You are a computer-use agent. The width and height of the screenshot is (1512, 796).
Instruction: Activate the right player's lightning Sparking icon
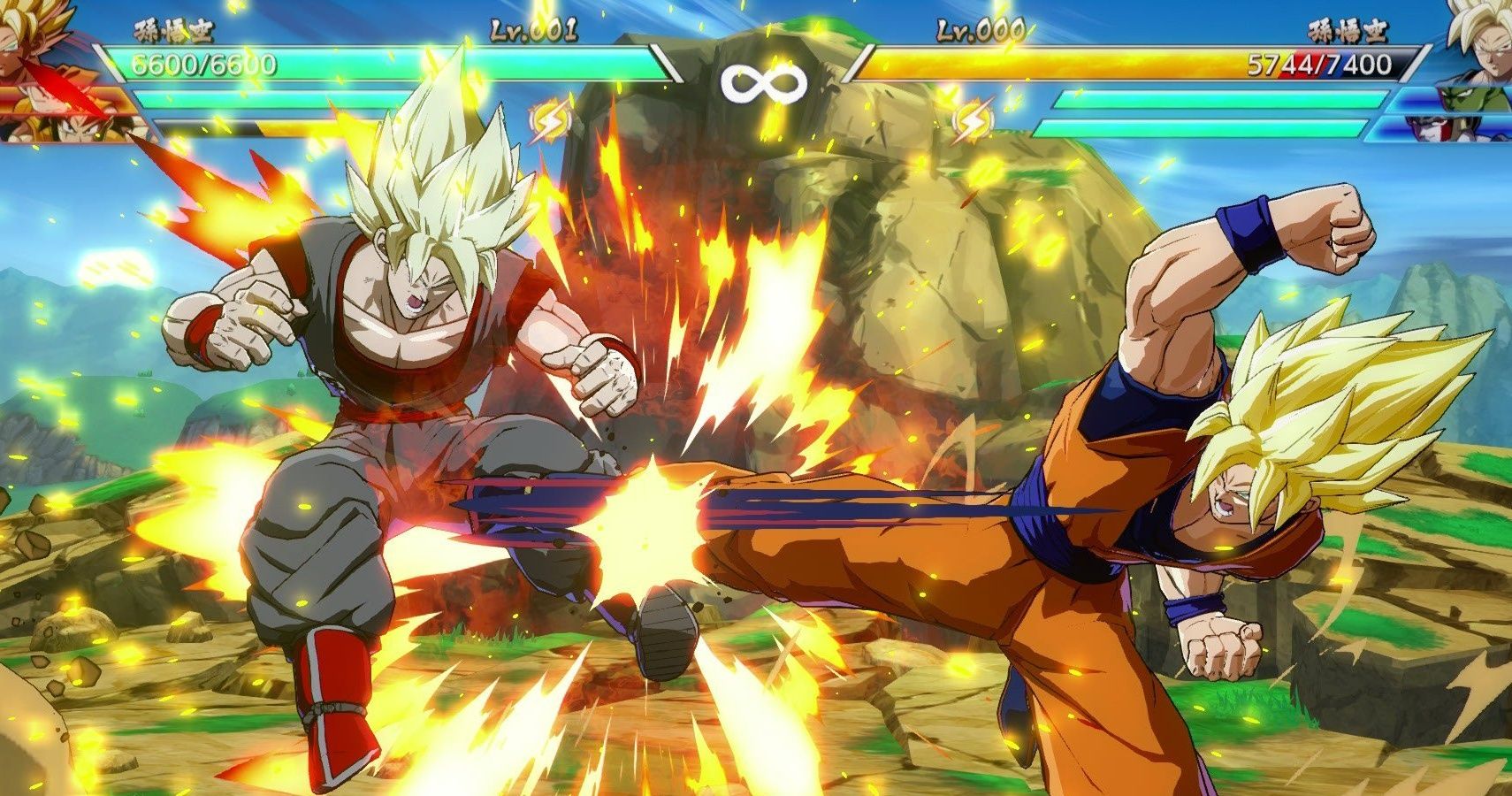pyautogui.click(x=971, y=119)
